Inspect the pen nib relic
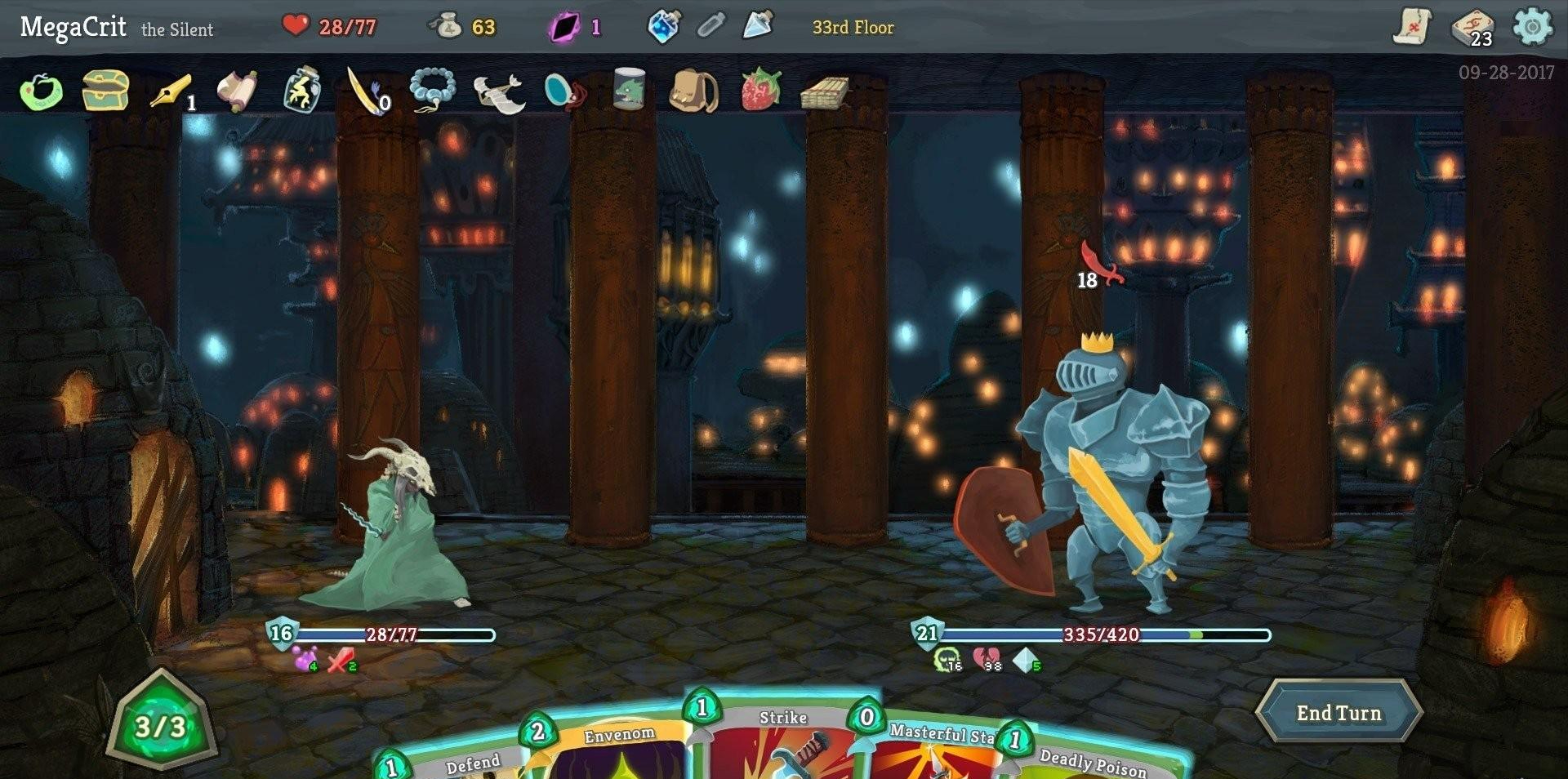This screenshot has width=1568, height=779. (x=171, y=91)
